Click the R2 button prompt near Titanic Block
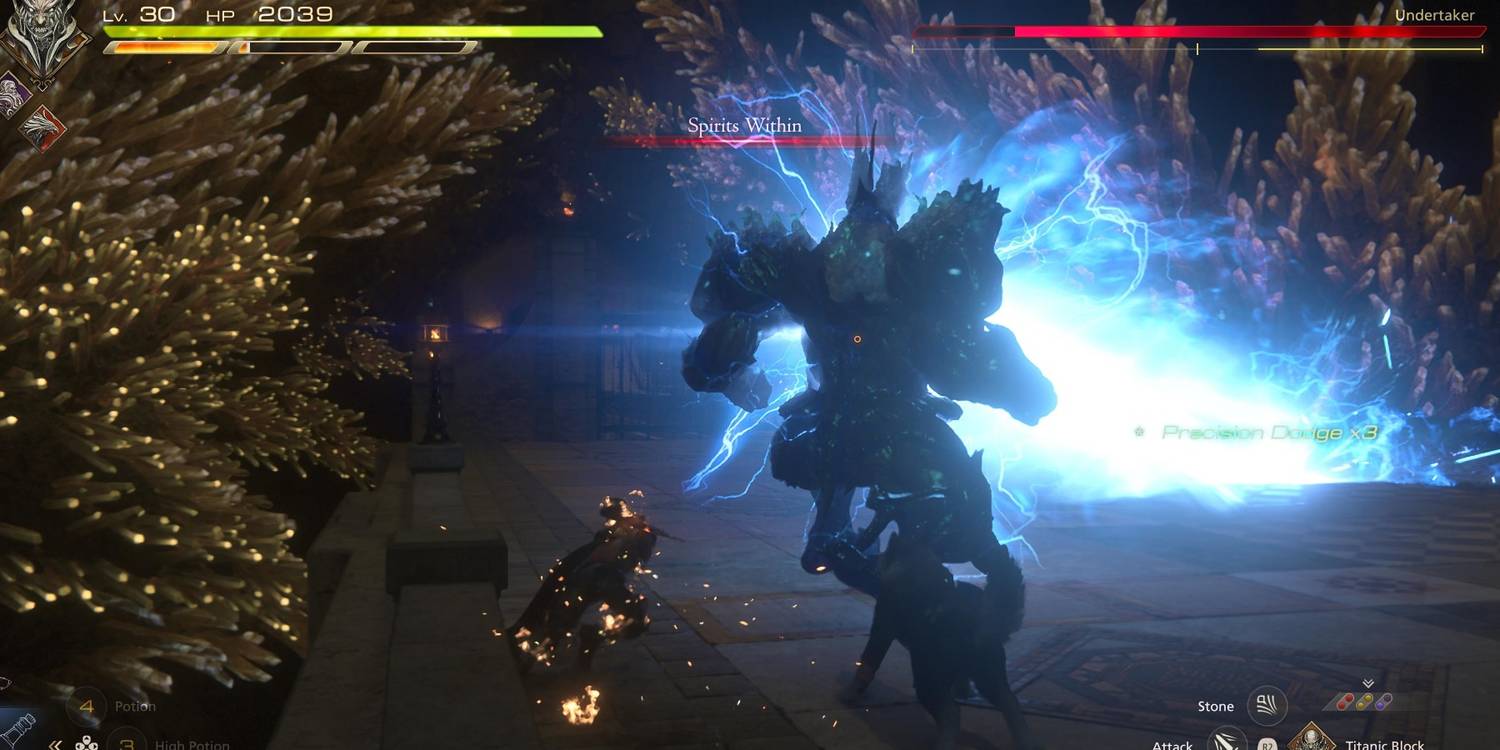 coord(1268,744)
